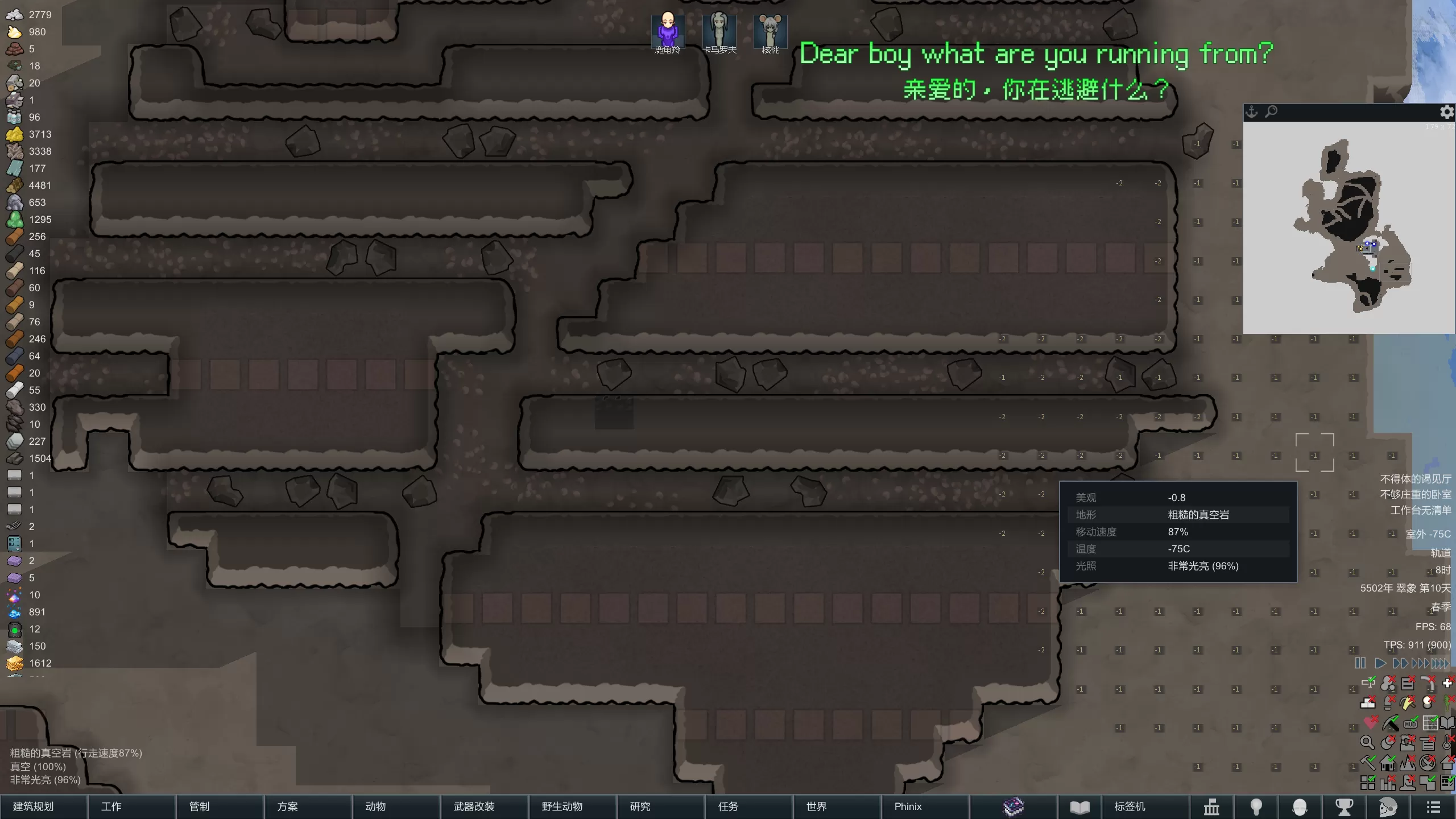Open the trophy icon tab

tap(1345, 806)
